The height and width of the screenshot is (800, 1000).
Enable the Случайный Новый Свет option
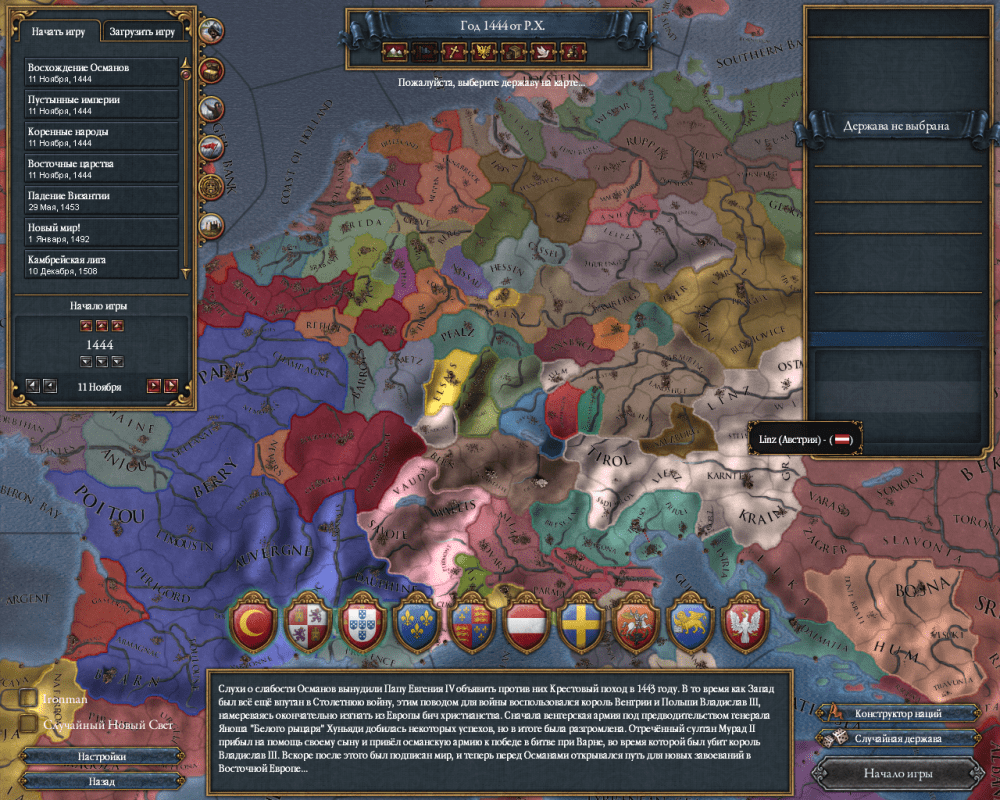click(27, 724)
